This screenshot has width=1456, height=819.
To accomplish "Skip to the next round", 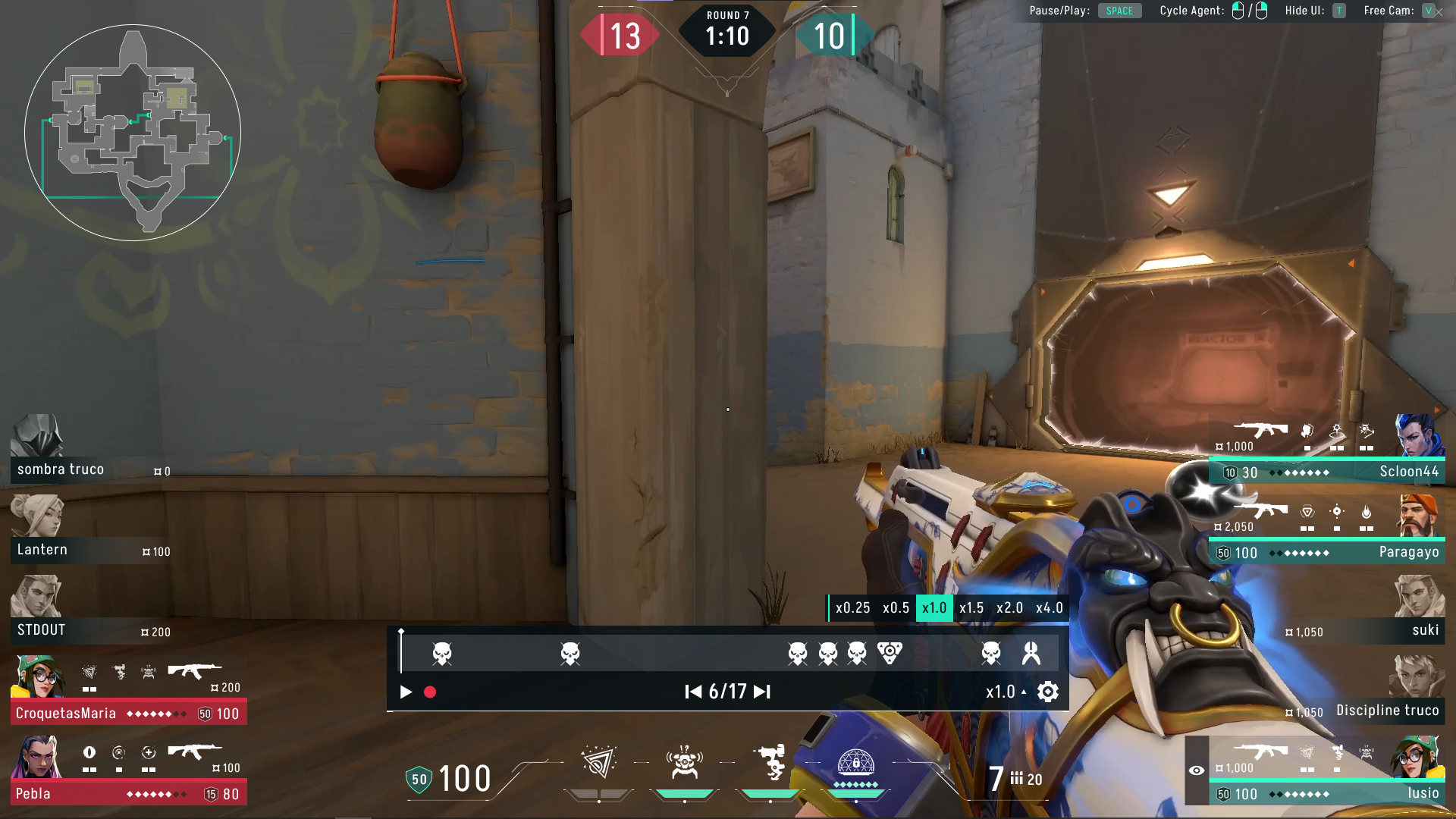I will 761,692.
